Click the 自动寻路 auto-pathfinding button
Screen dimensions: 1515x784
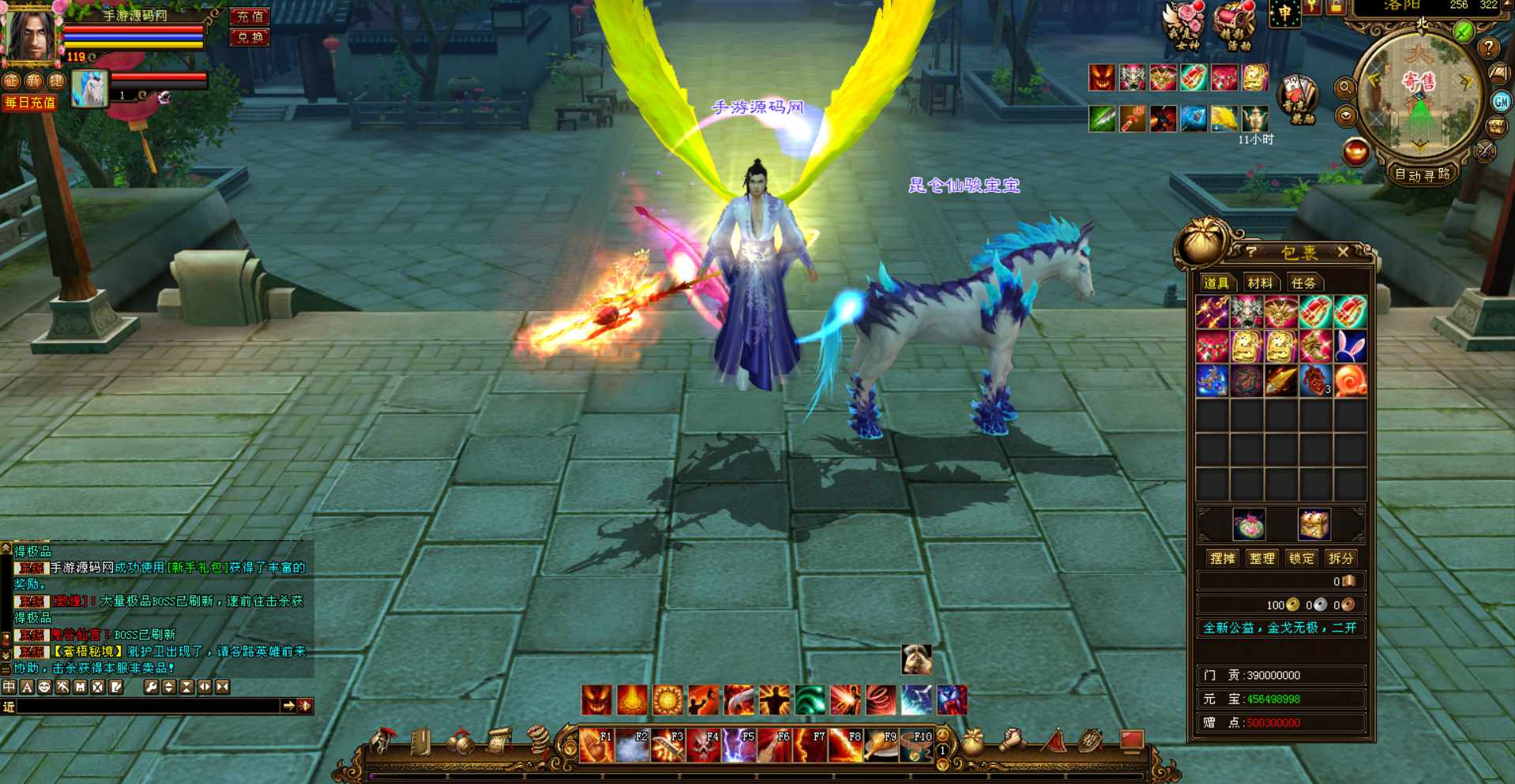1422,174
